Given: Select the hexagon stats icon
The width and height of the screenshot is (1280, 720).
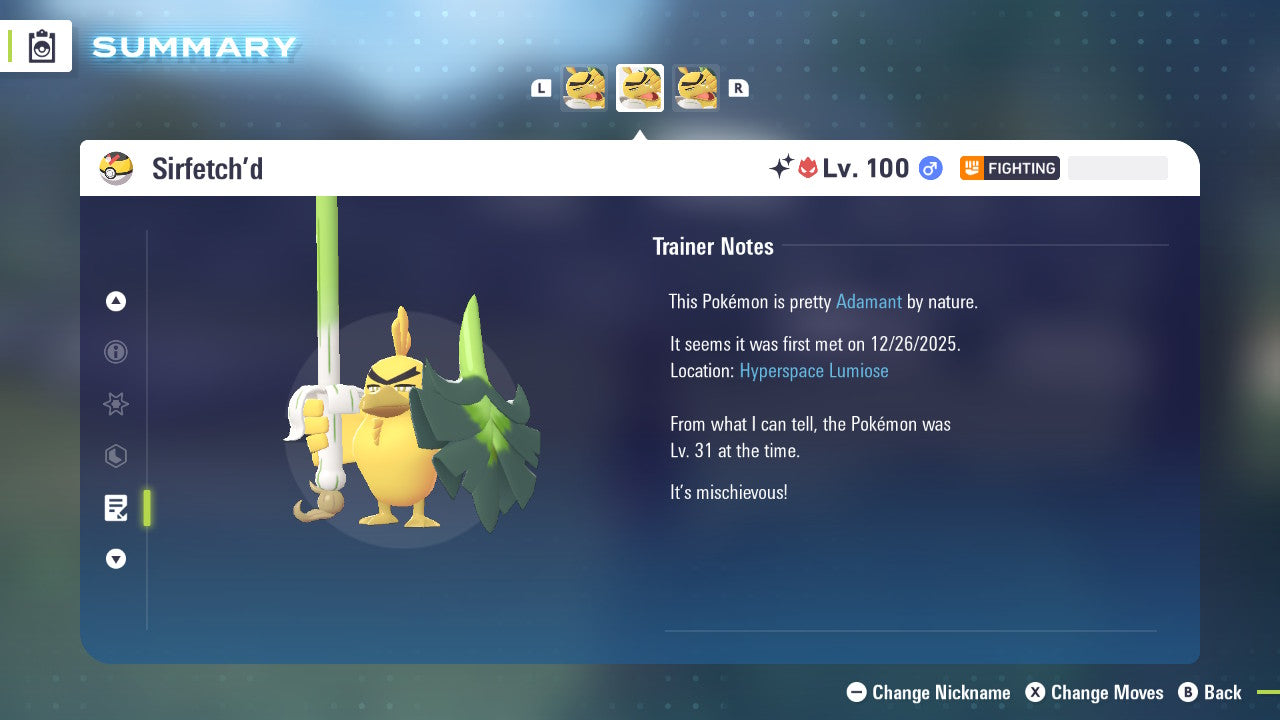Looking at the screenshot, I should click(x=116, y=456).
